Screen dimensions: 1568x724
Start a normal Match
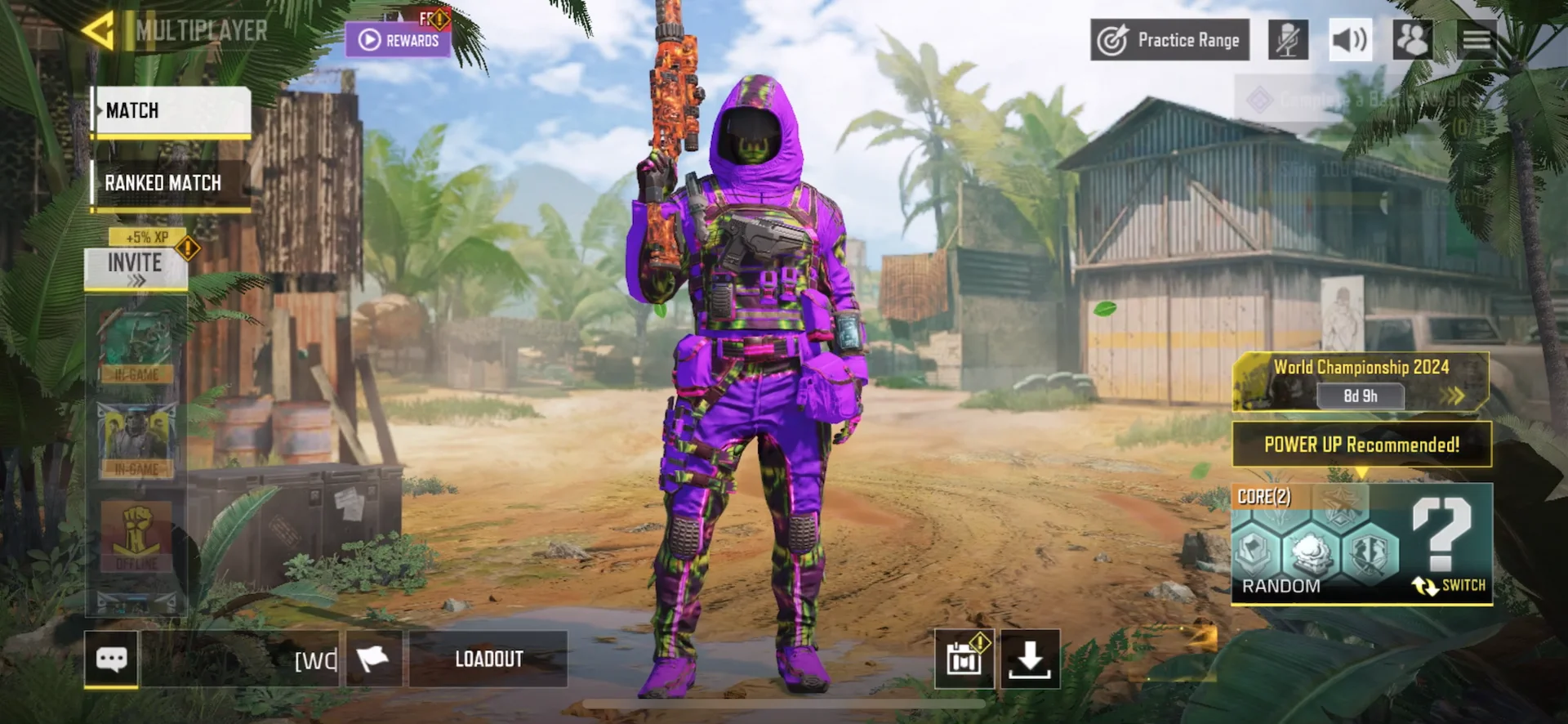tap(171, 111)
